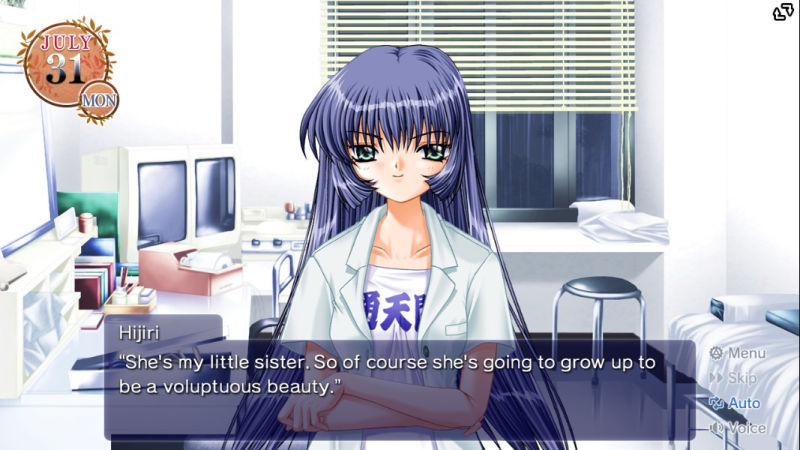Replay the line using Voice
This screenshot has height=450, width=800.
tap(738, 428)
